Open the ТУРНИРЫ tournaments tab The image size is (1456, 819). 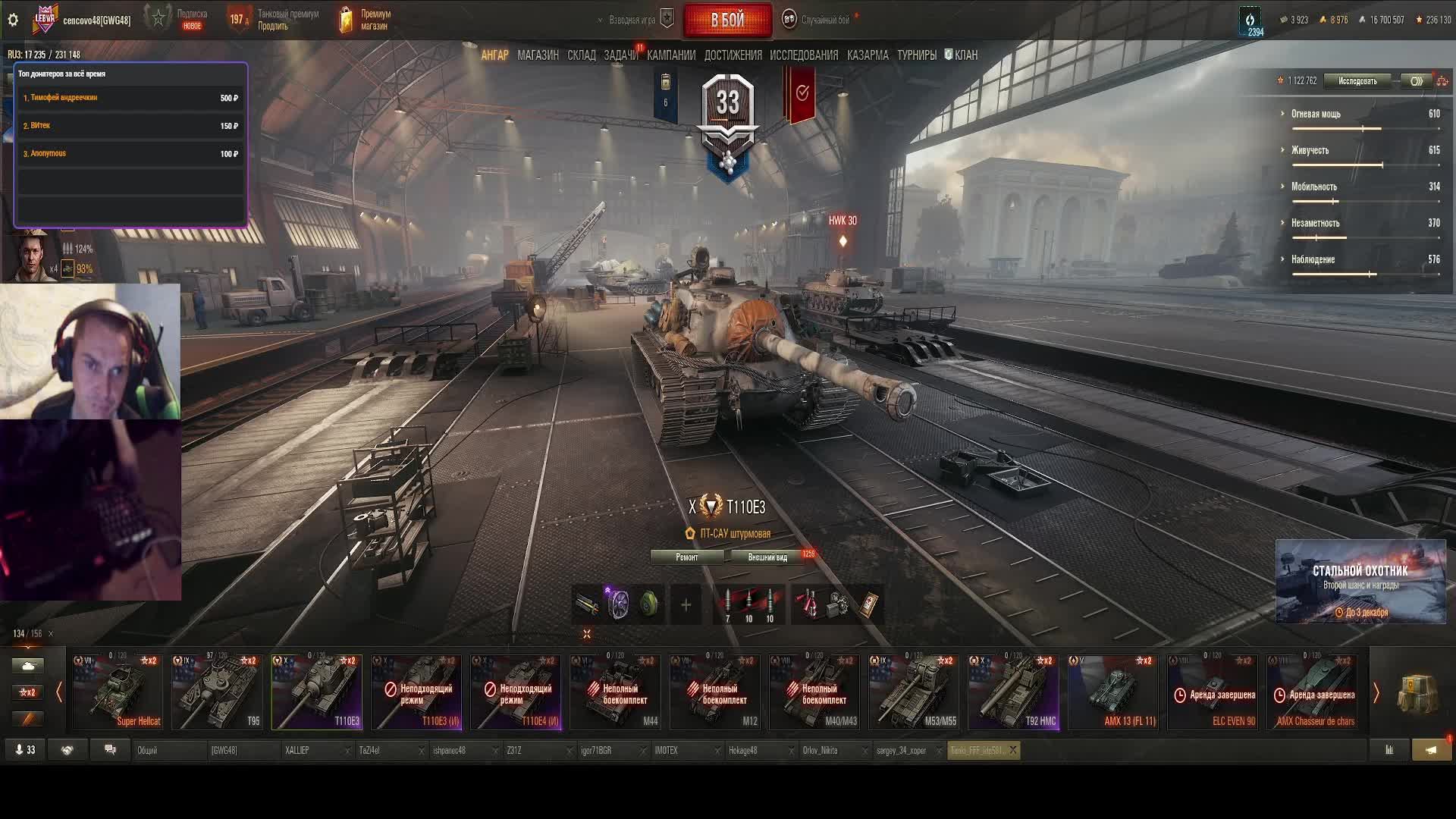[917, 55]
